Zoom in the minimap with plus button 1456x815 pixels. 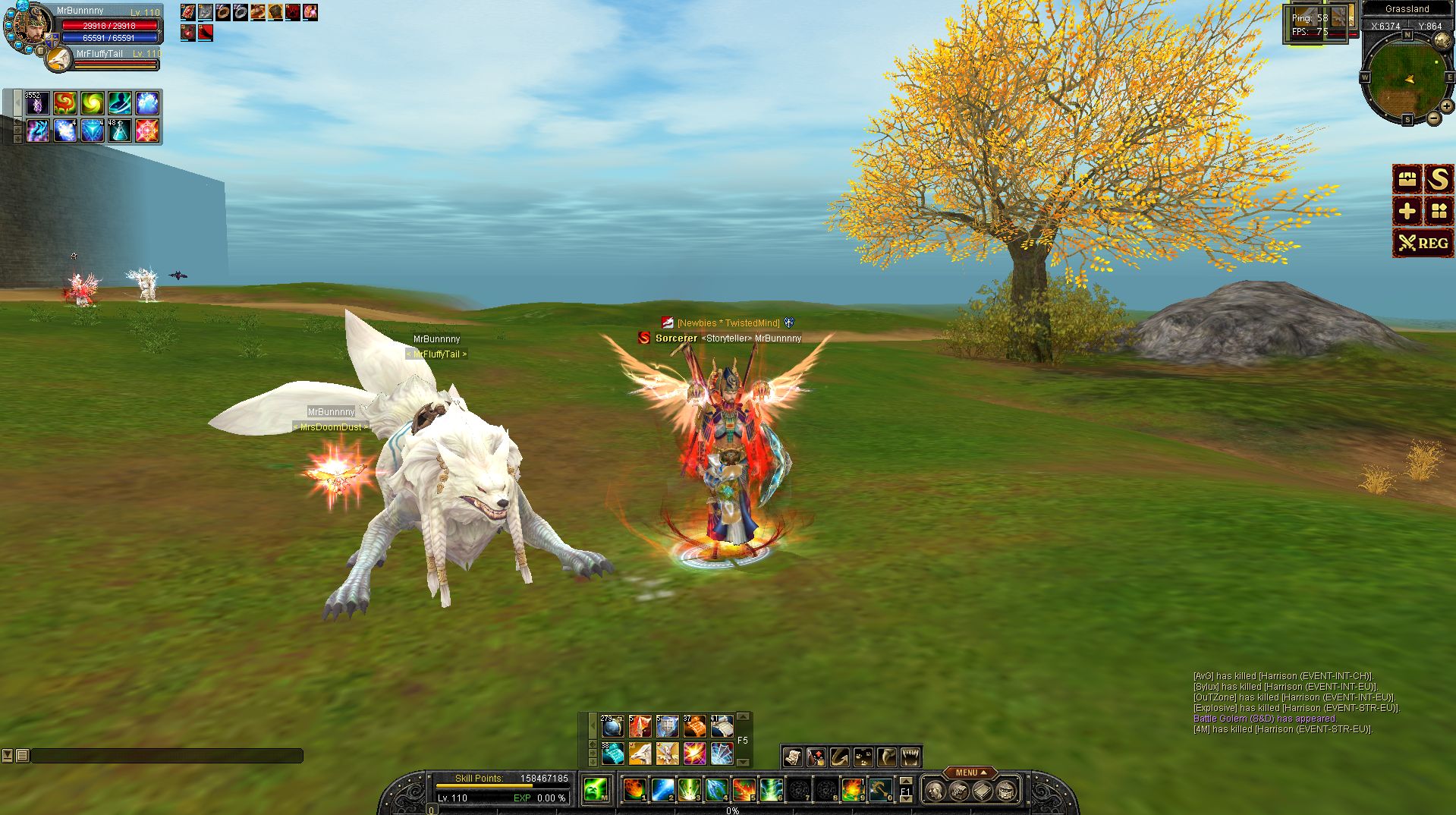[x=1446, y=107]
